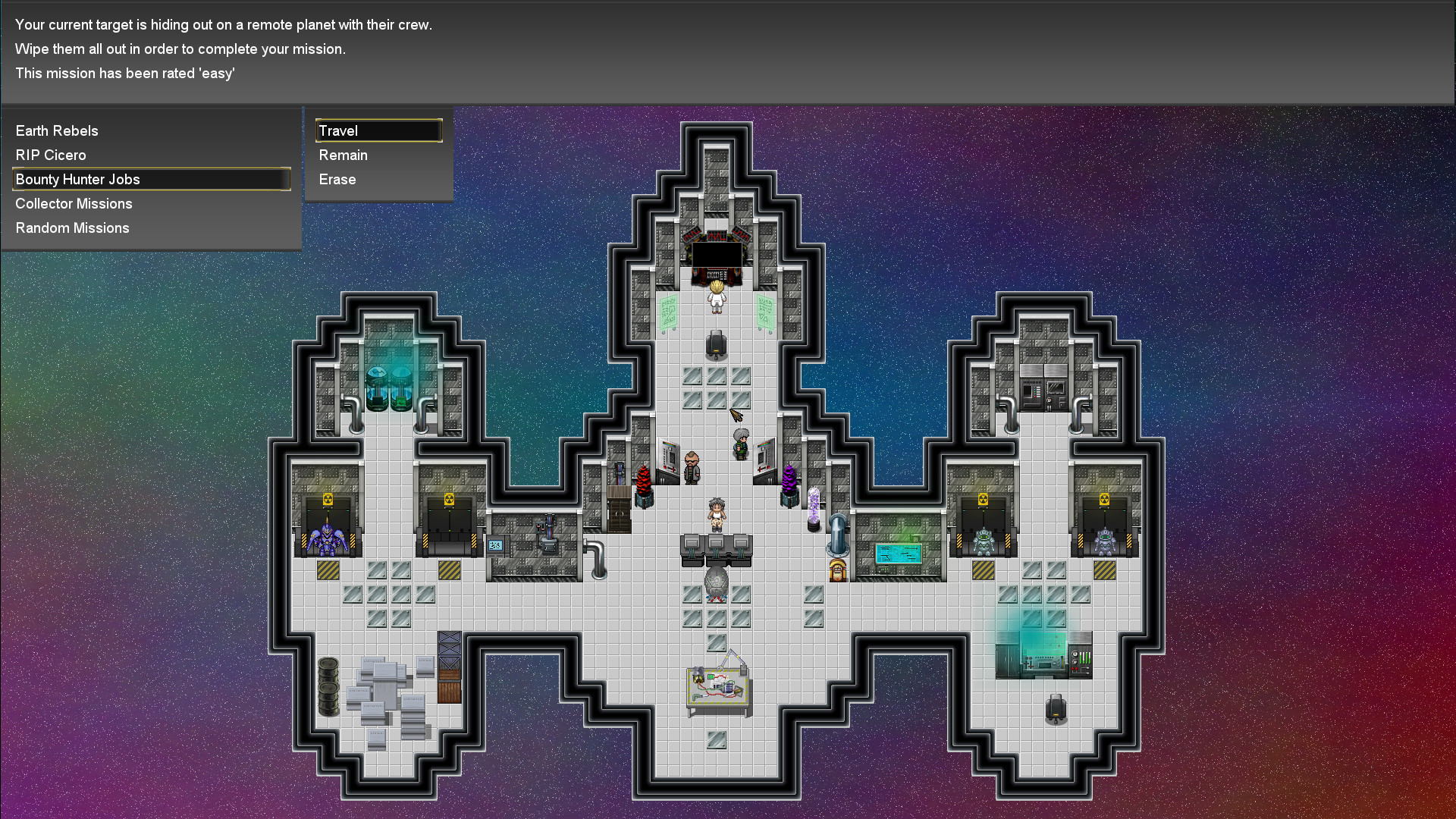Screen dimensions: 1456x819
Task: Click the "Erase" option
Action: pyautogui.click(x=337, y=179)
